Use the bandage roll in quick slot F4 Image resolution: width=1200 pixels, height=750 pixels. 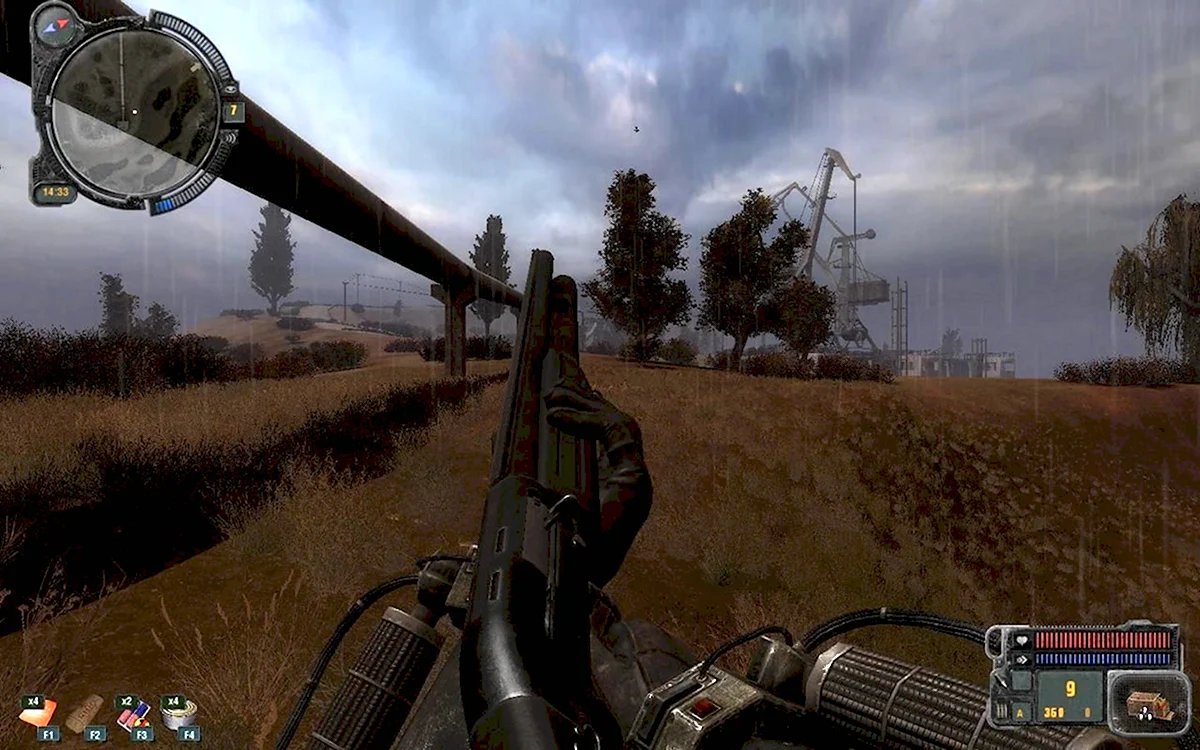[x=180, y=712]
